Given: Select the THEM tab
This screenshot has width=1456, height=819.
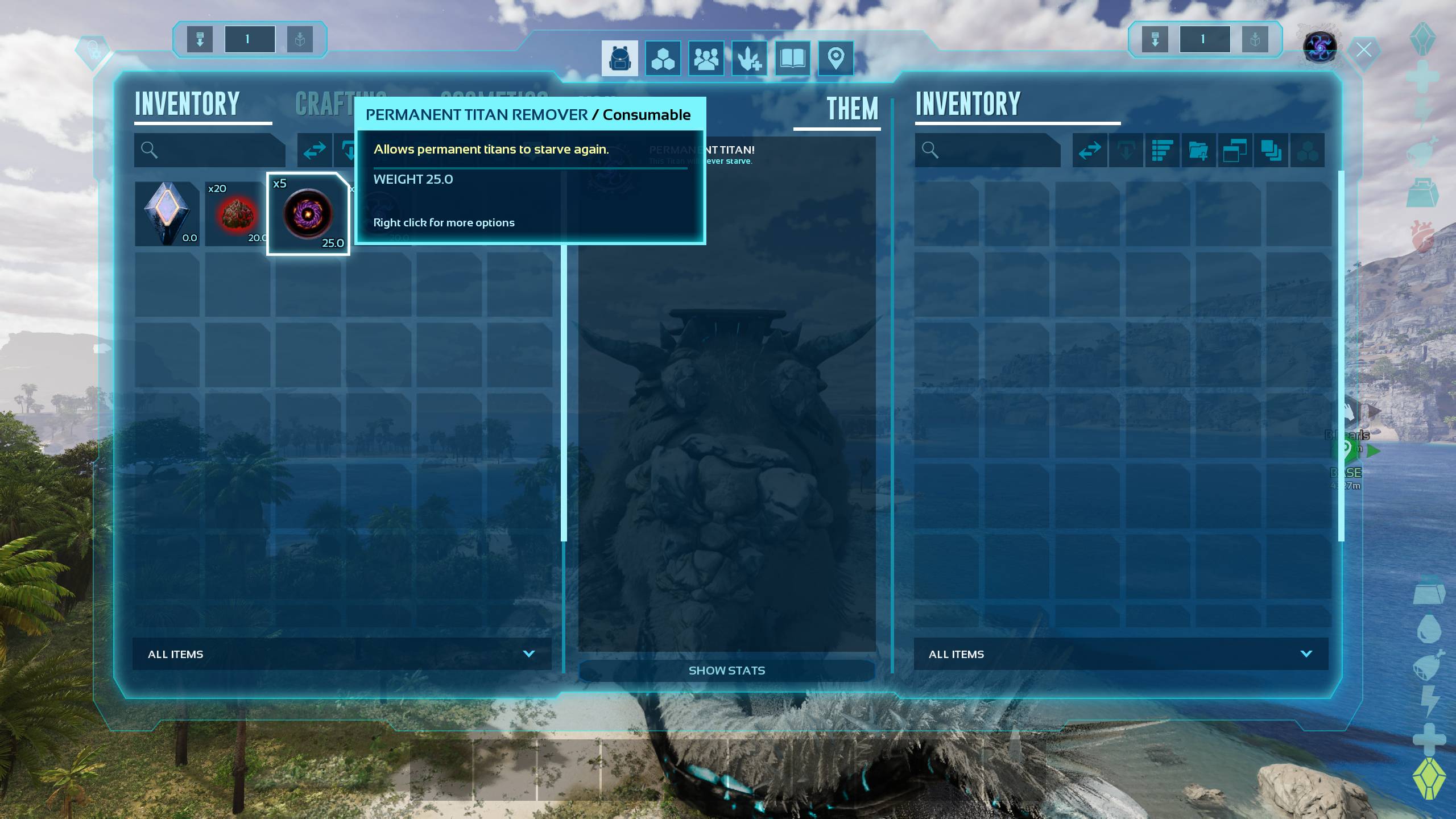Looking at the screenshot, I should [851, 107].
